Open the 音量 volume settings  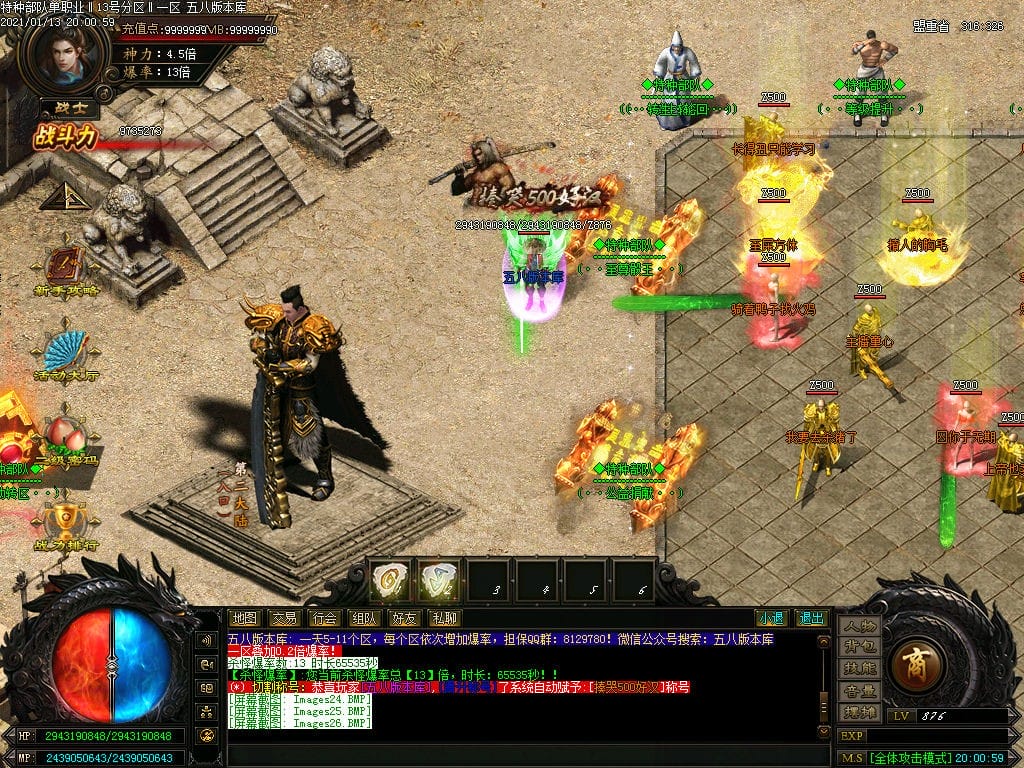click(x=859, y=690)
